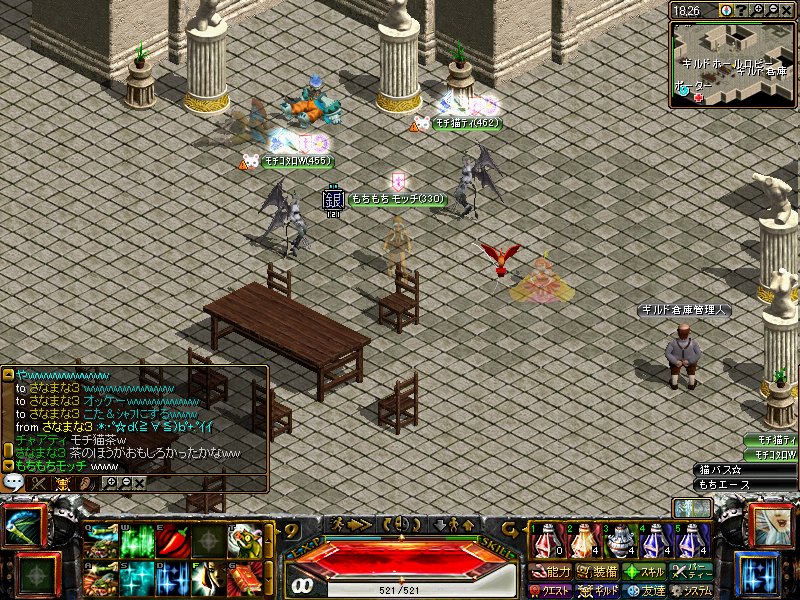Viewport: 800px width, 600px height.
Task: Toggle the skull and crossbones chat filter
Action: (x=63, y=483)
